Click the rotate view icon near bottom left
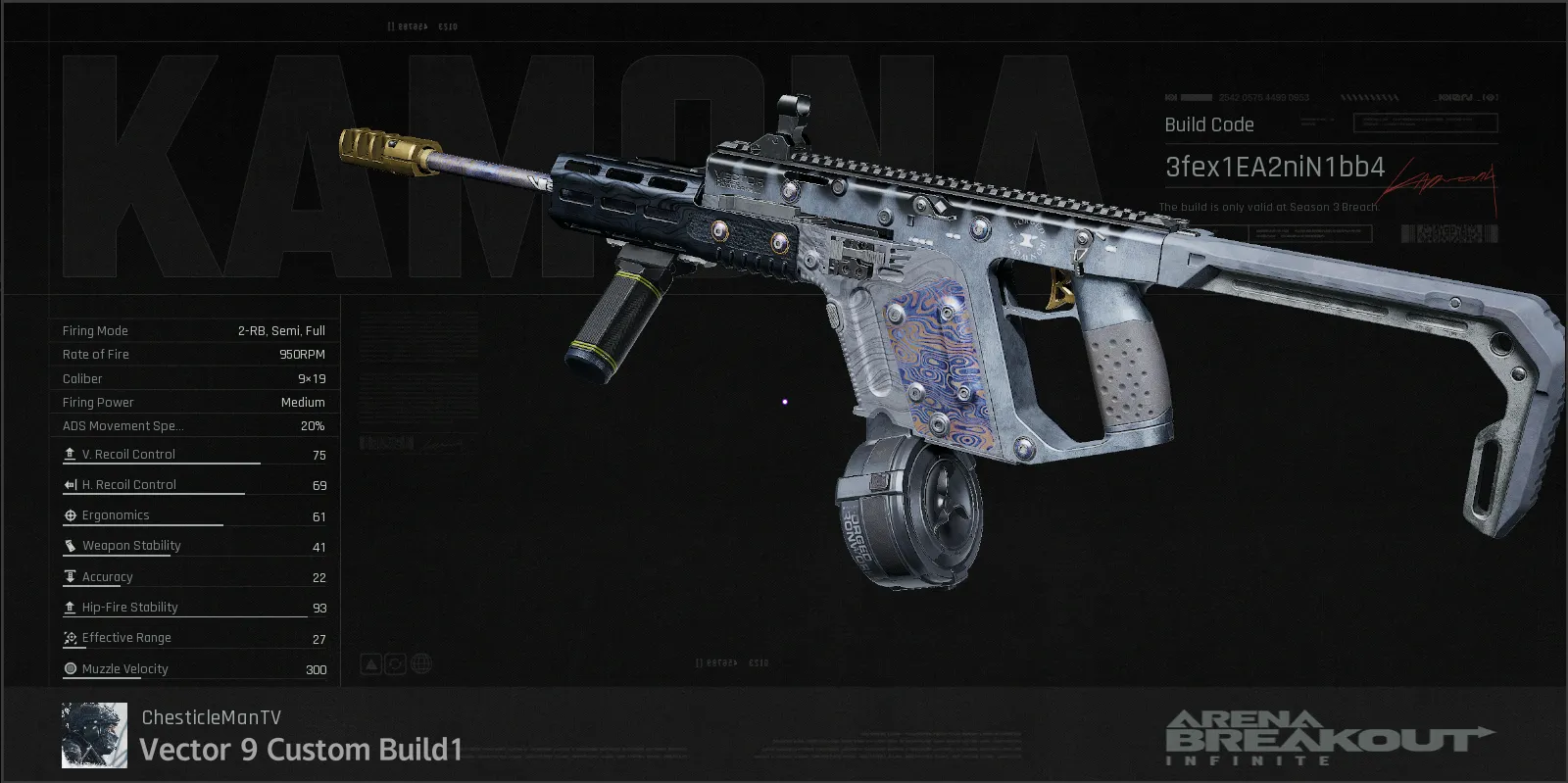The height and width of the screenshot is (783, 1568). (x=395, y=663)
